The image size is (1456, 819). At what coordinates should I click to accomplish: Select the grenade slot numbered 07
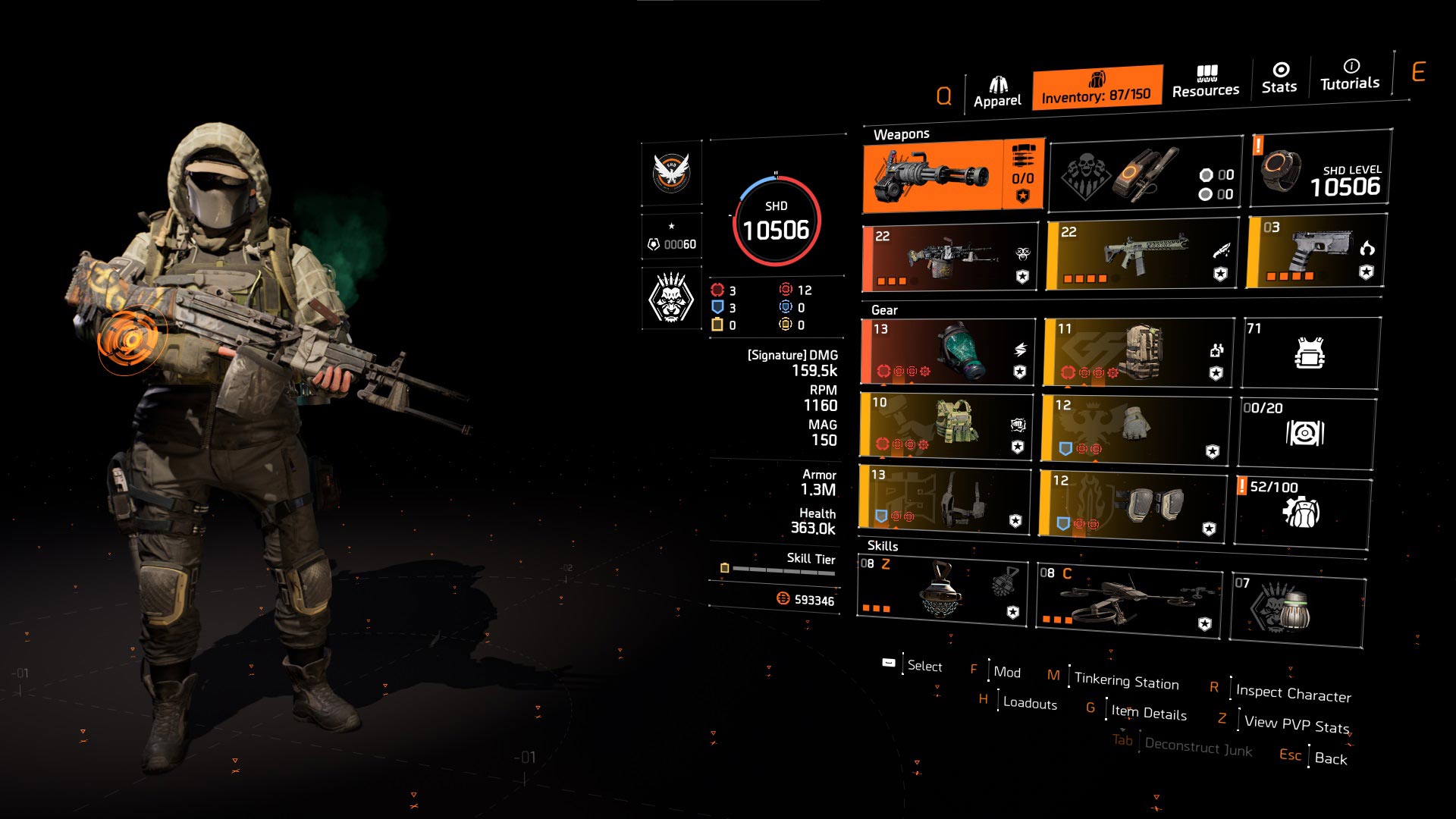(1297, 608)
